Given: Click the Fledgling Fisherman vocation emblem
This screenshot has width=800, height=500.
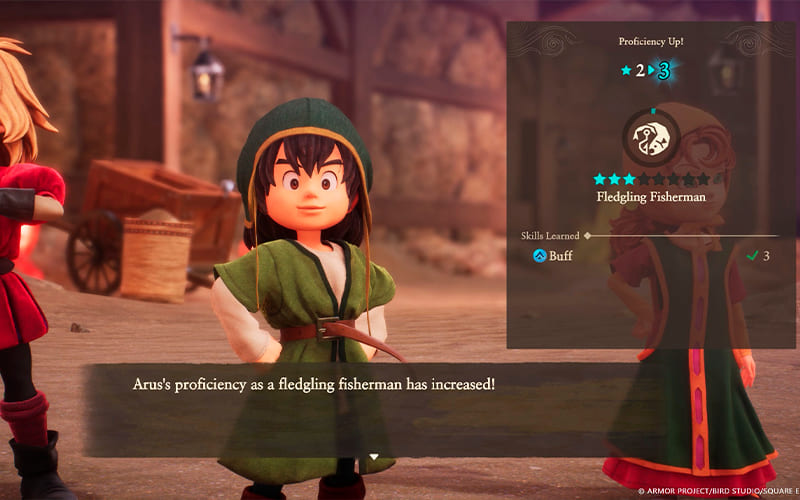Looking at the screenshot, I should [x=652, y=137].
